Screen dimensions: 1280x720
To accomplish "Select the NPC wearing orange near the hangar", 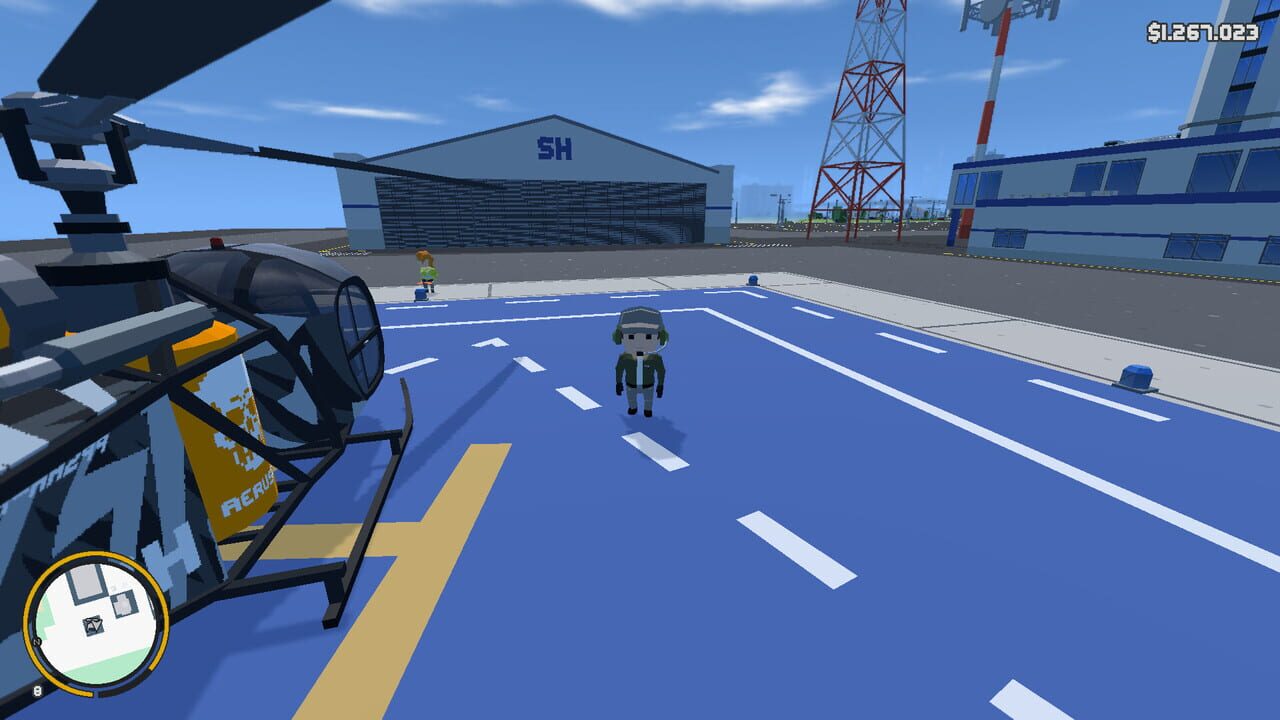I will coord(426,268).
